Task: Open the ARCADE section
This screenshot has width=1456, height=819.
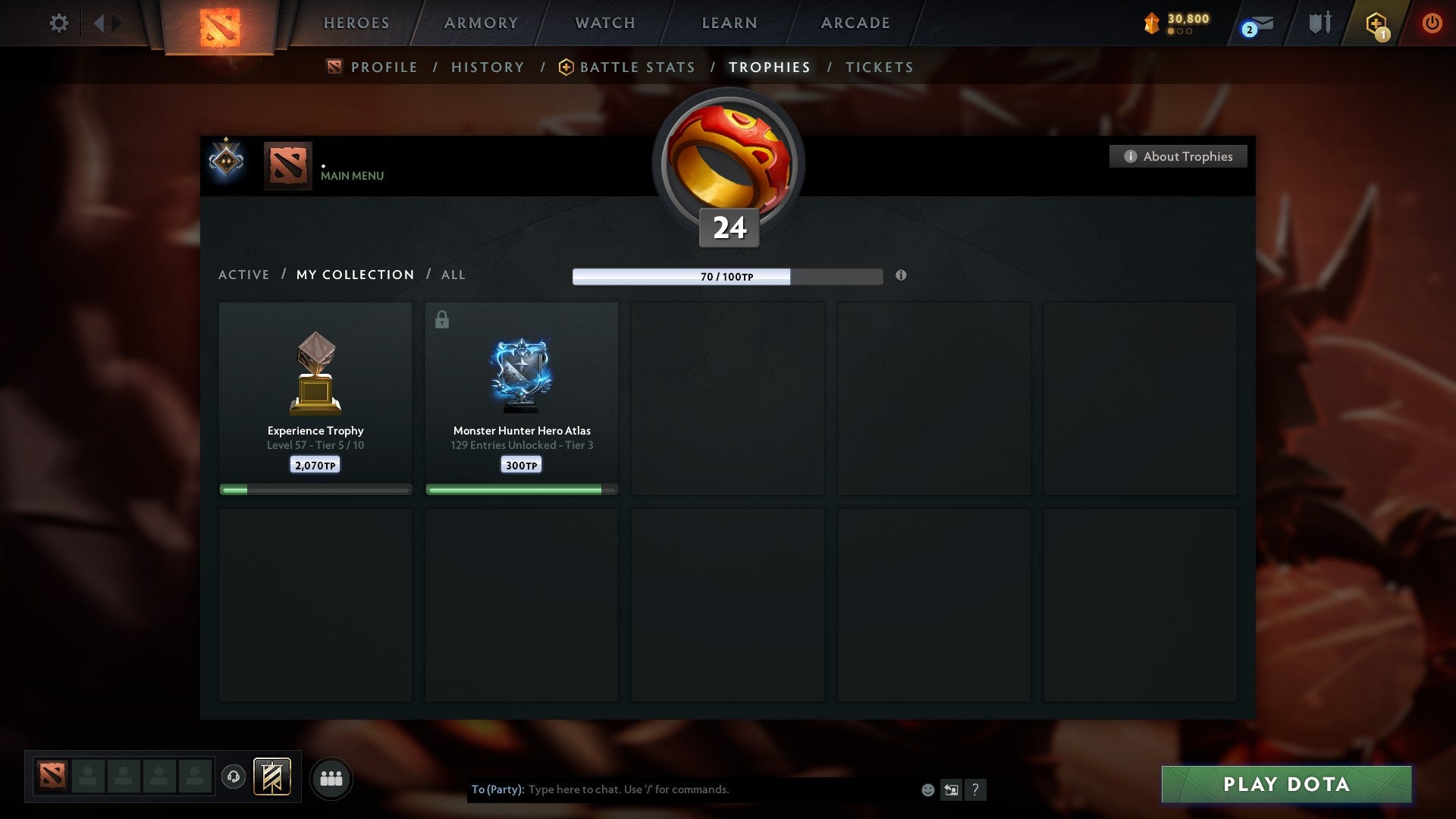Action: coord(854,23)
